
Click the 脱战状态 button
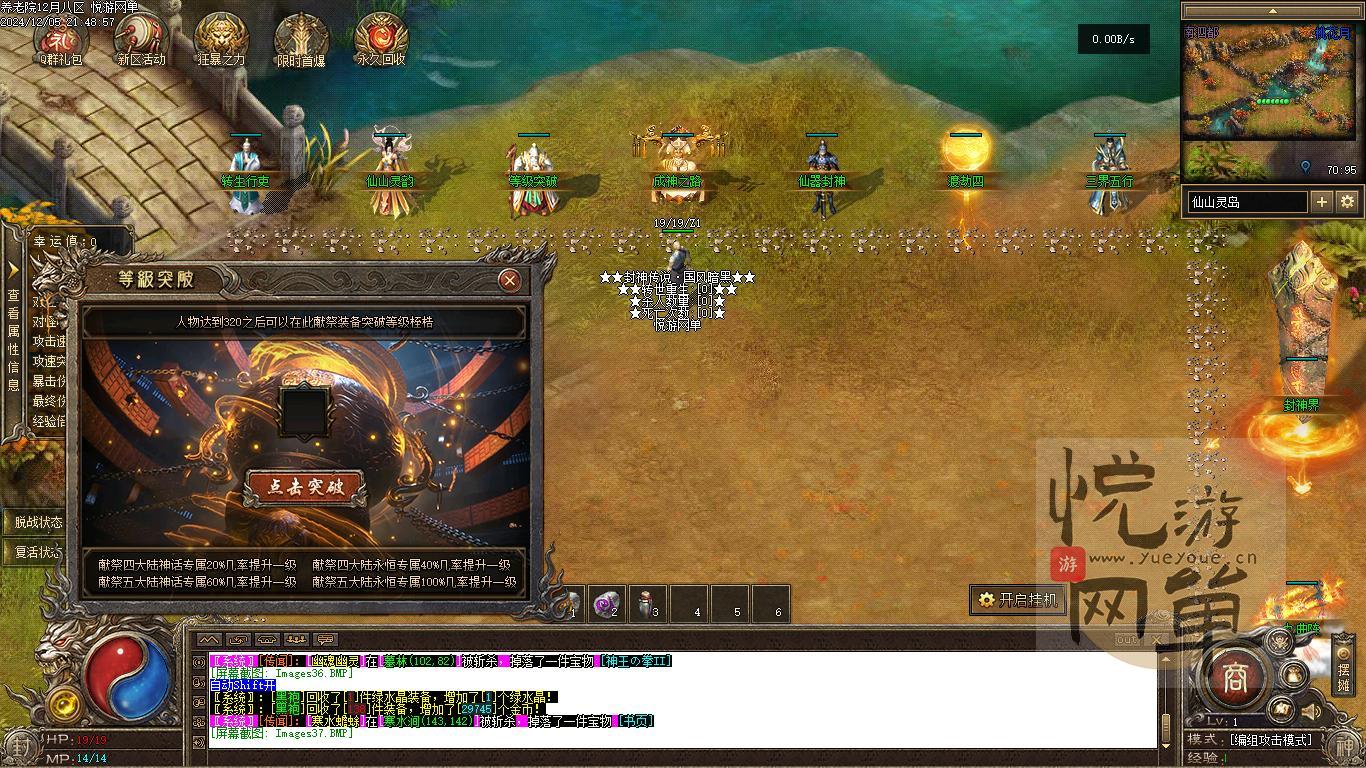[38, 522]
